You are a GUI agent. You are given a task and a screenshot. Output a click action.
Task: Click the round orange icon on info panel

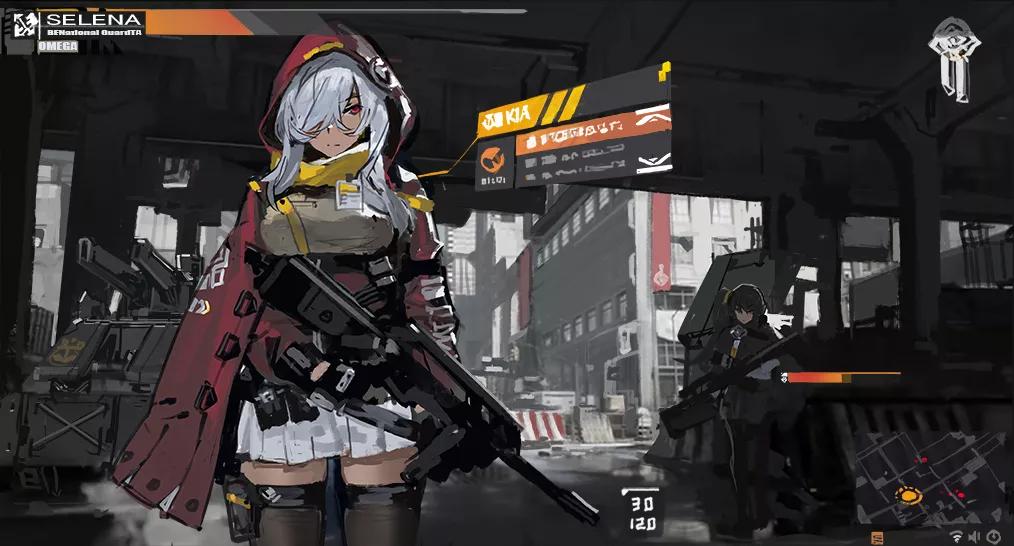493,158
